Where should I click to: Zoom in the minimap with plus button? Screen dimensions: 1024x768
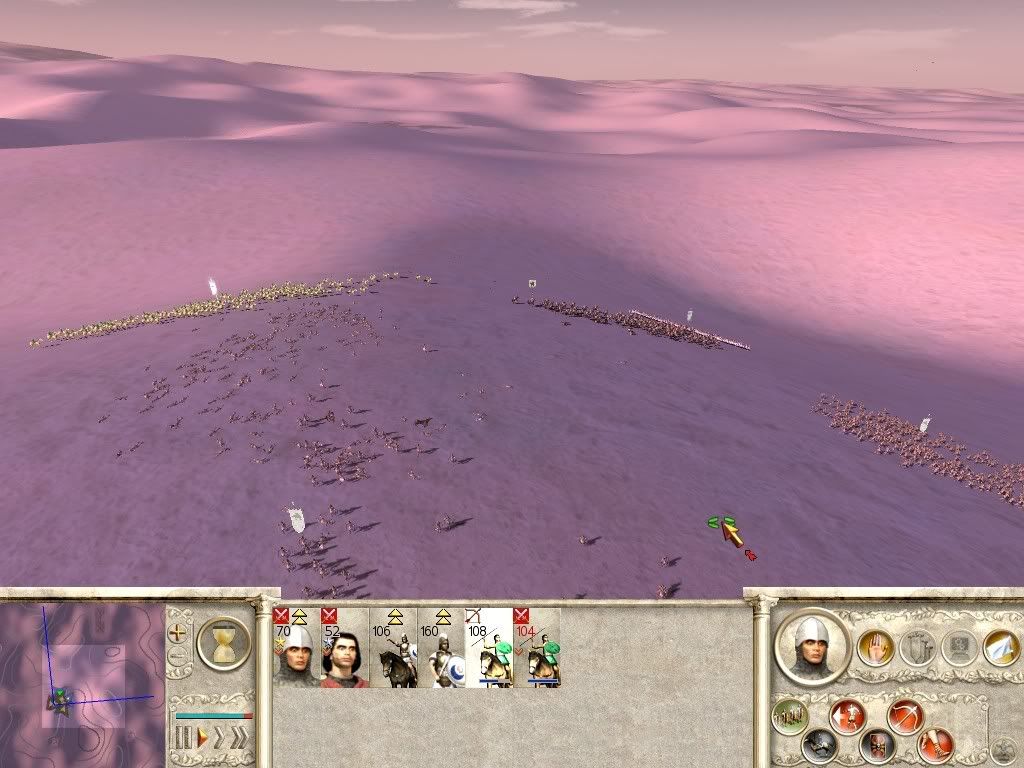(178, 632)
